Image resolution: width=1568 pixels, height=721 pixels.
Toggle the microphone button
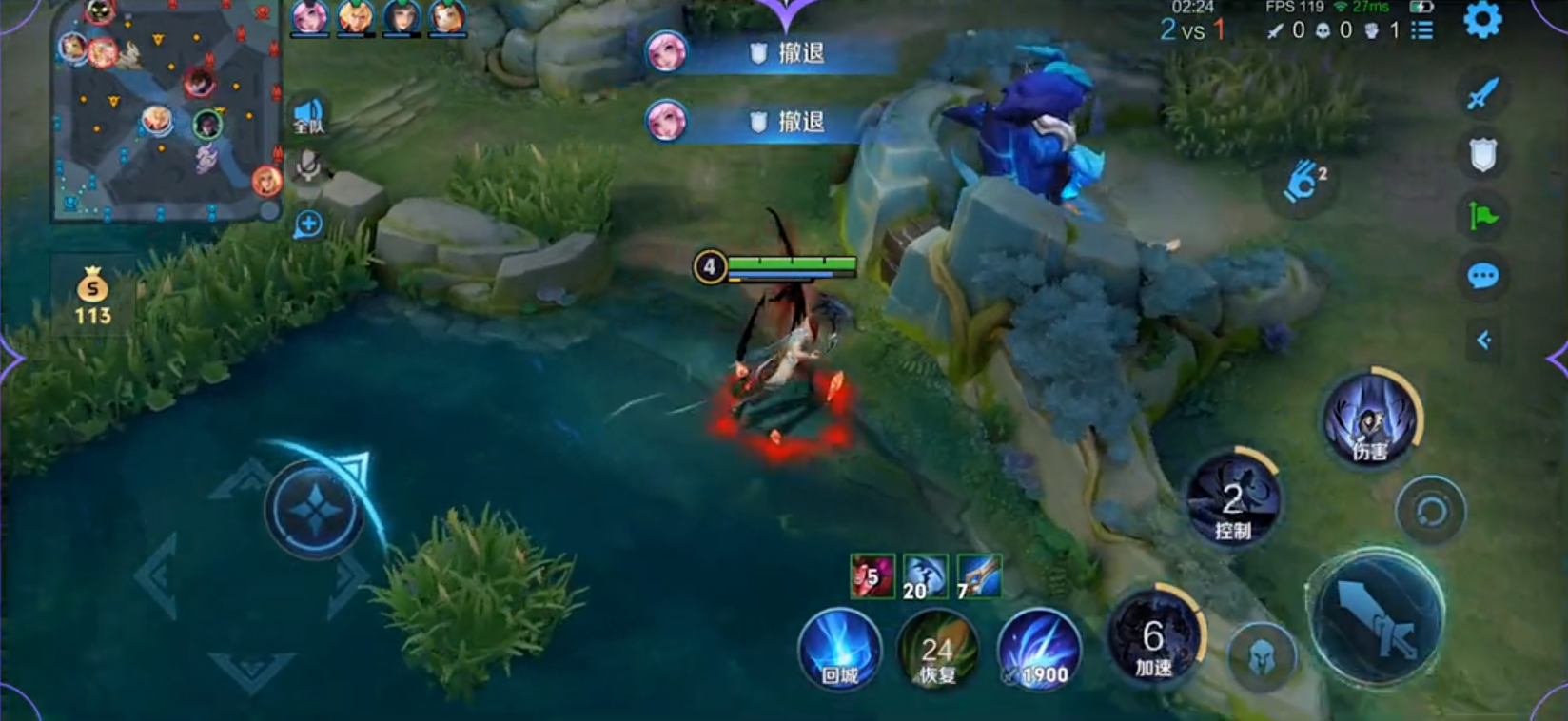tap(307, 167)
